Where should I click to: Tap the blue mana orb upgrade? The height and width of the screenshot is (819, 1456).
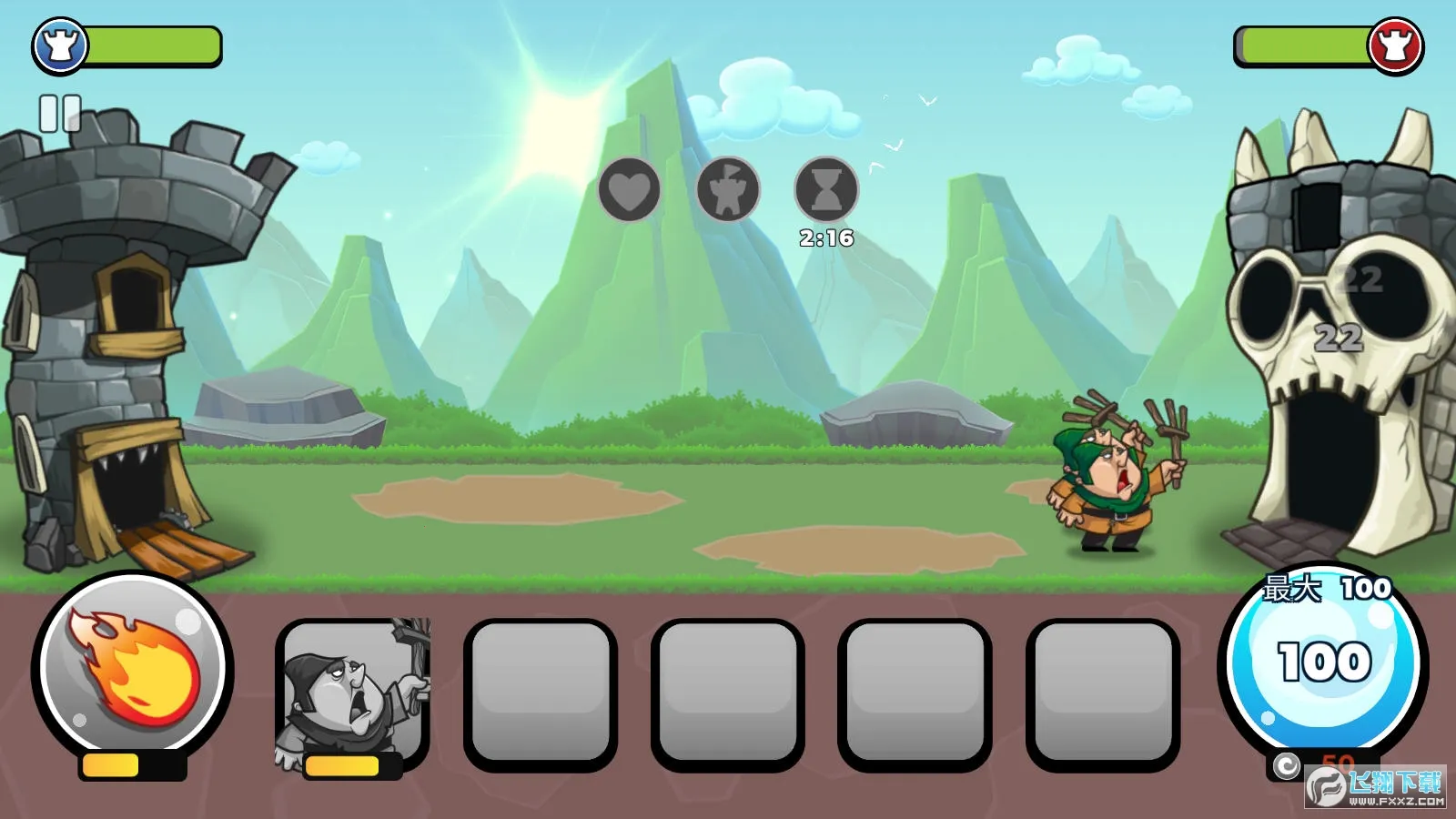click(1324, 662)
